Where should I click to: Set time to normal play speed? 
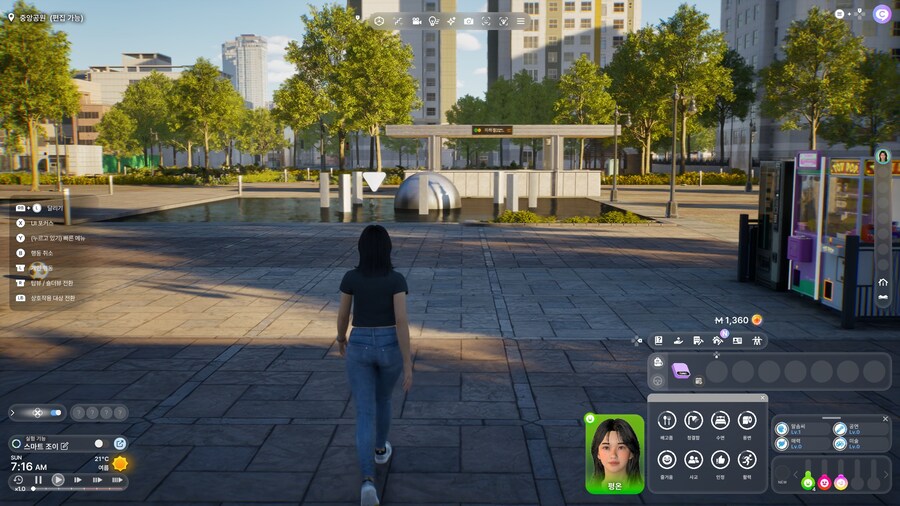pos(58,480)
